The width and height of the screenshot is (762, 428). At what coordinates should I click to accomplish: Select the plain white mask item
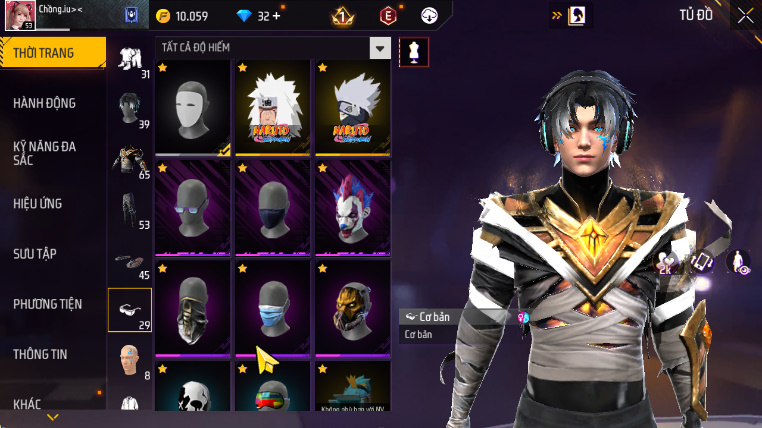[x=194, y=108]
